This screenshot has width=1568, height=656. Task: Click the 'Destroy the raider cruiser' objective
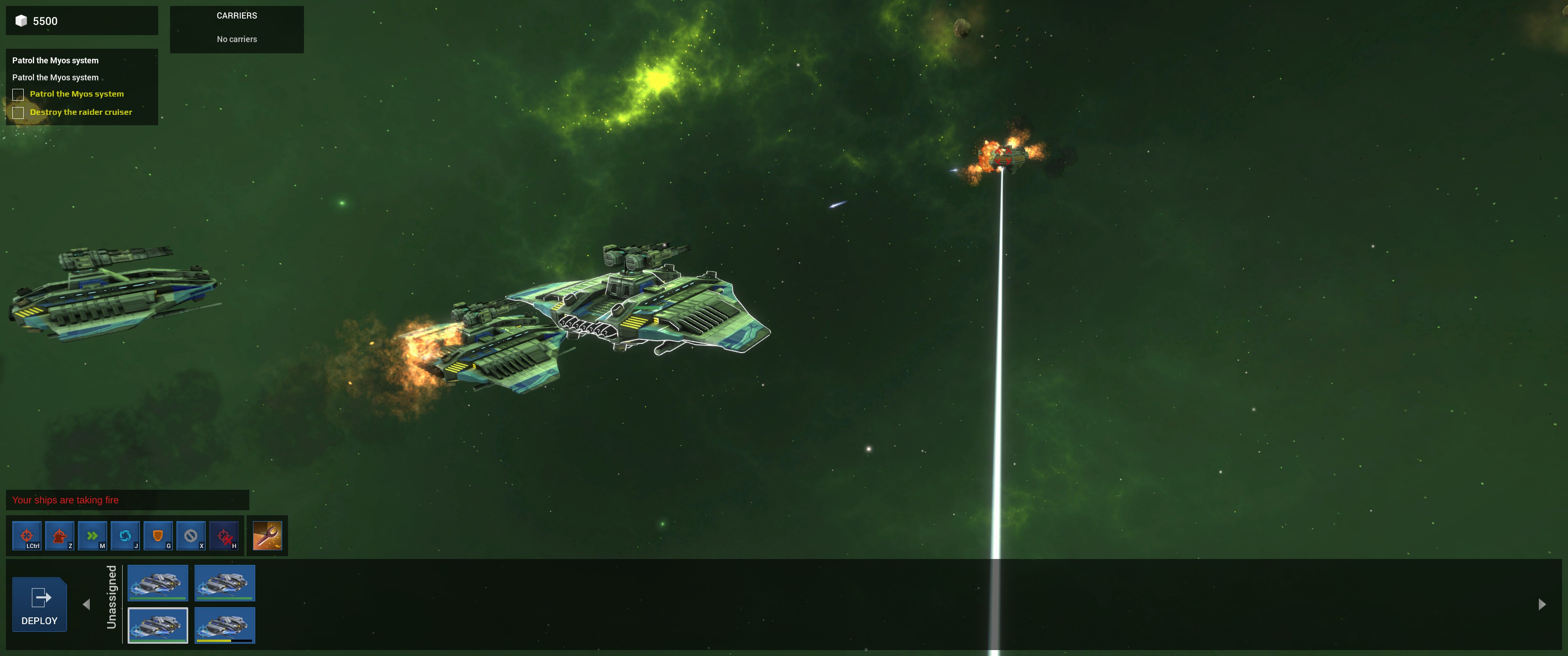coord(80,112)
